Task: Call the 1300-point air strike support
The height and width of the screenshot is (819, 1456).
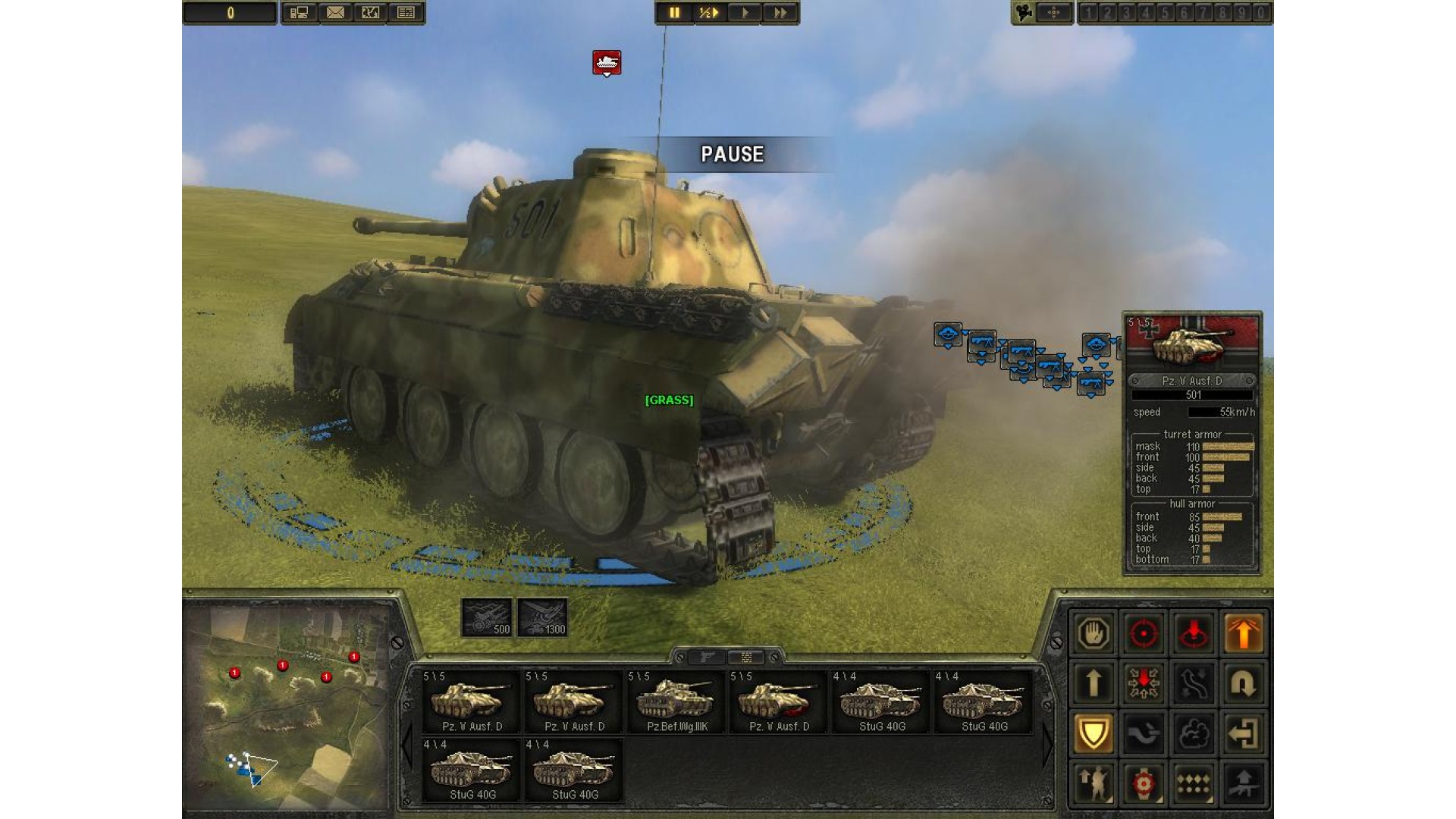Action: (x=542, y=617)
